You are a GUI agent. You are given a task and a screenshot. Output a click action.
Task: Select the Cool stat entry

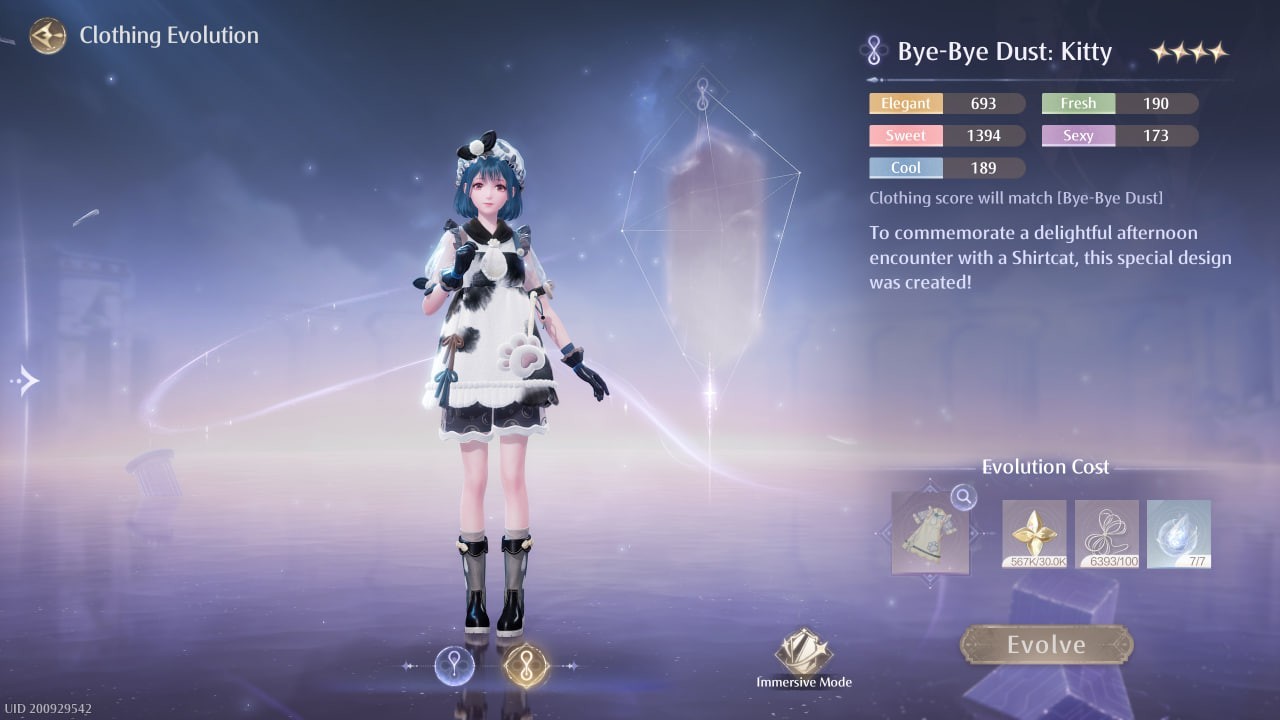tap(905, 167)
